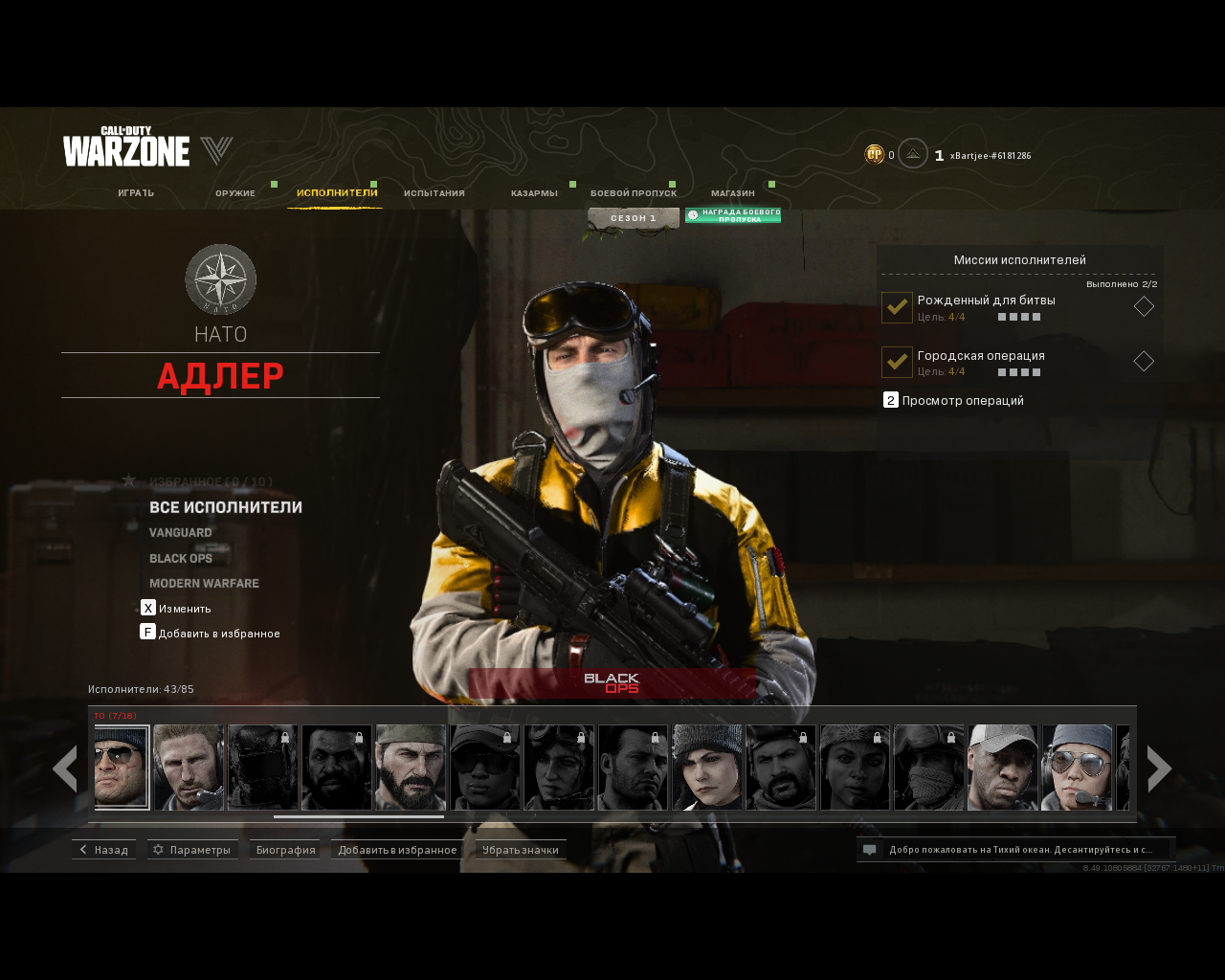Viewport: 1225px width, 980px height.
Task: Go to the КАЗАРМЫ tab
Action: (534, 193)
